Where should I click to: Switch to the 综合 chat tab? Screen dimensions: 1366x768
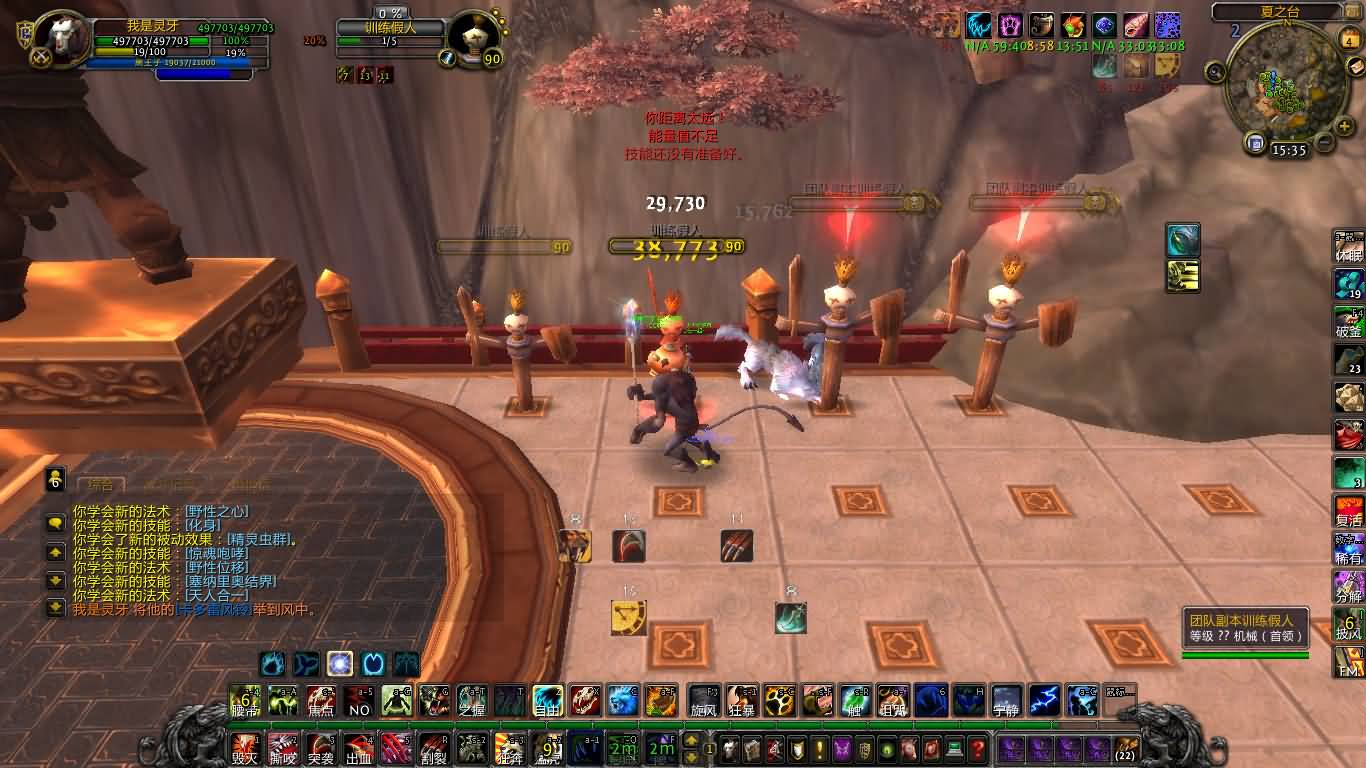click(100, 485)
